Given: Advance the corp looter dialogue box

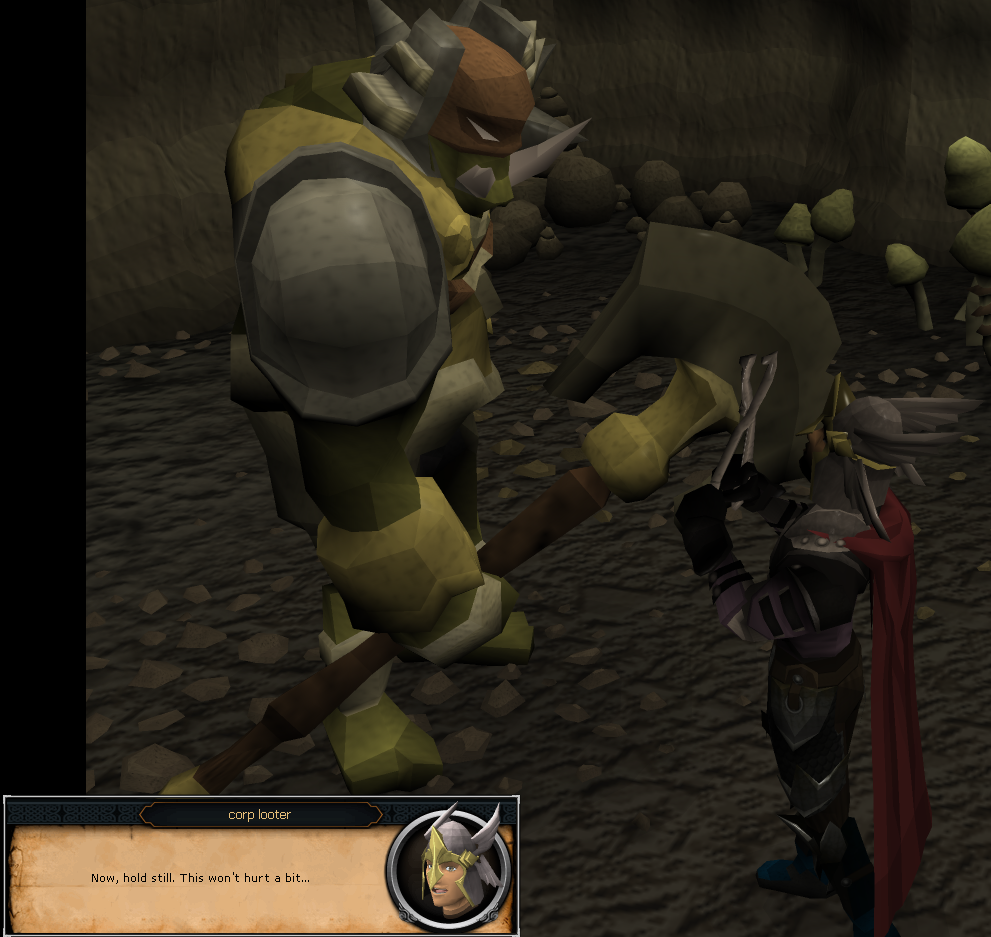Looking at the screenshot, I should click(x=201, y=878).
